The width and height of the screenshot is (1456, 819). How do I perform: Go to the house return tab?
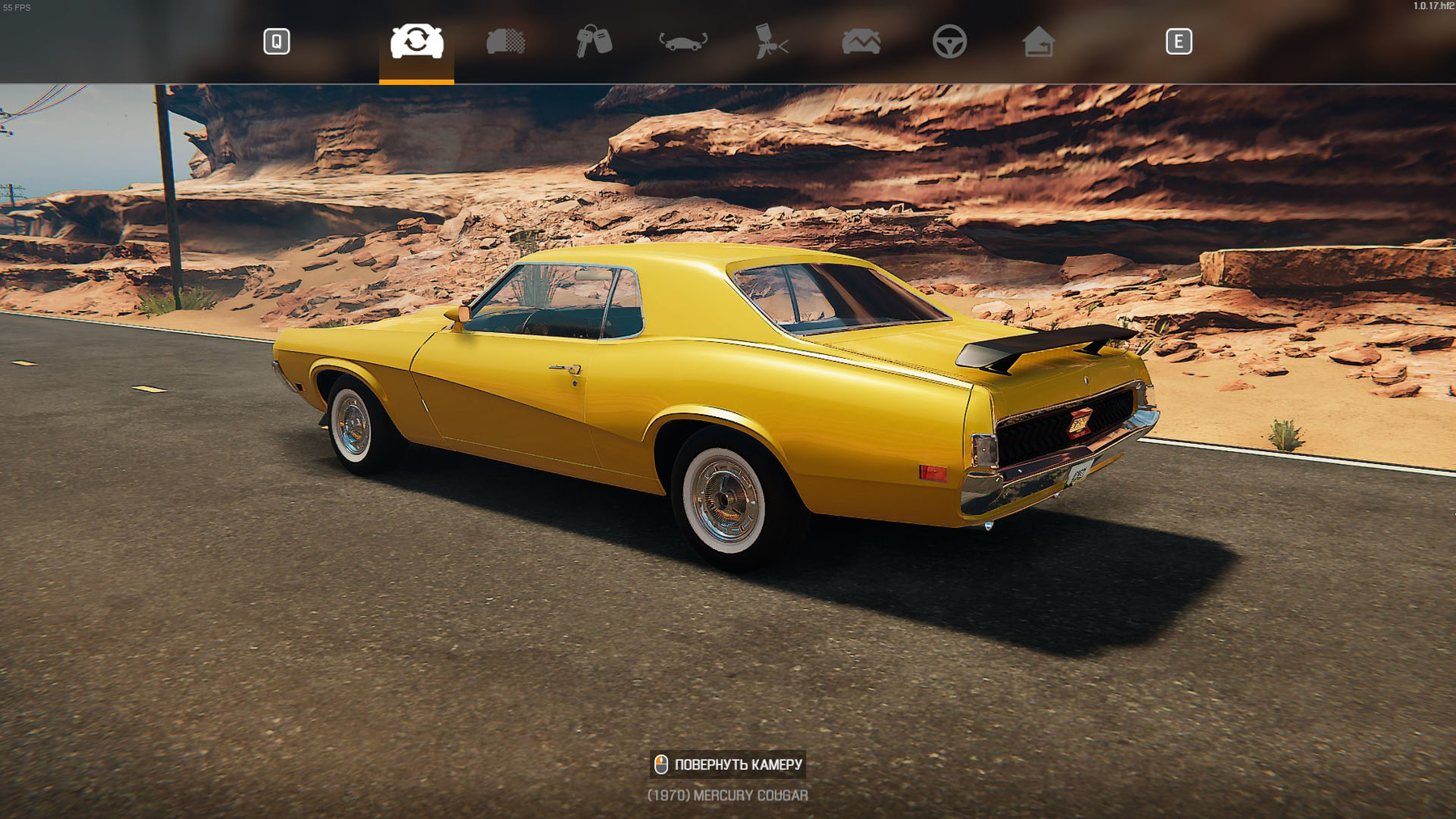pos(1038,41)
